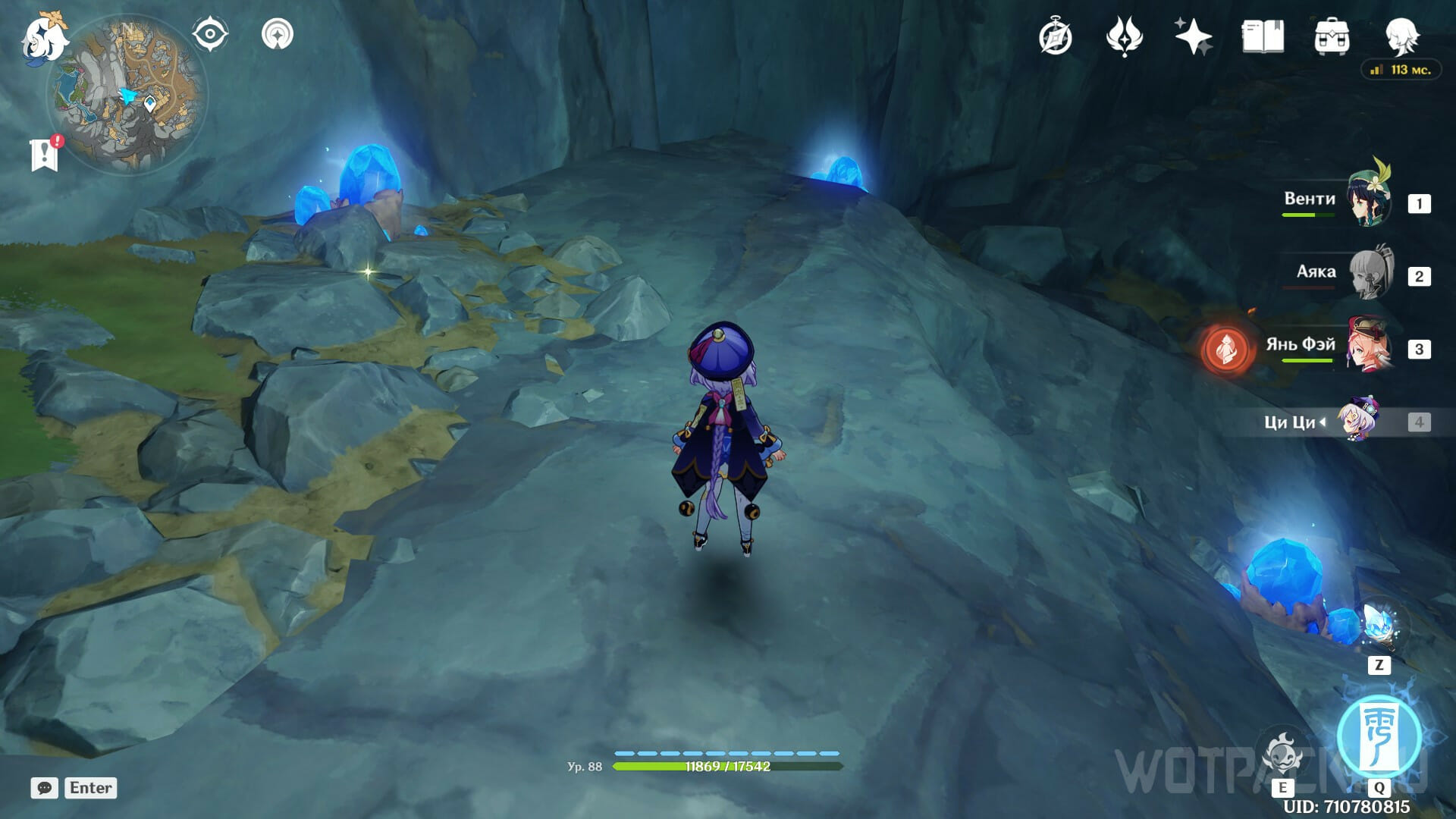Open the quest log bookmark icon
1456x819 pixels.
point(45,154)
